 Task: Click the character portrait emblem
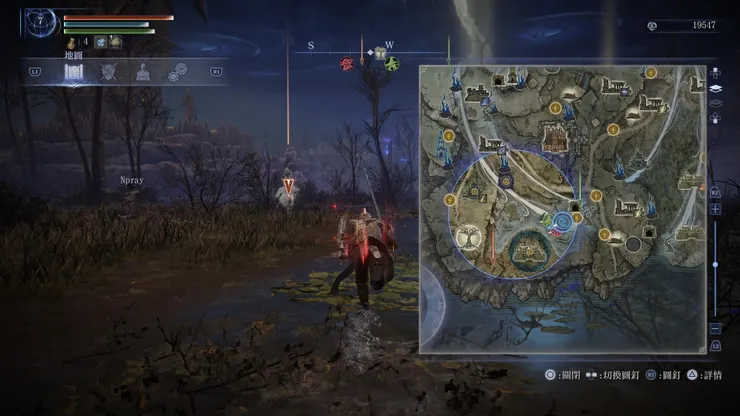[x=41, y=18]
